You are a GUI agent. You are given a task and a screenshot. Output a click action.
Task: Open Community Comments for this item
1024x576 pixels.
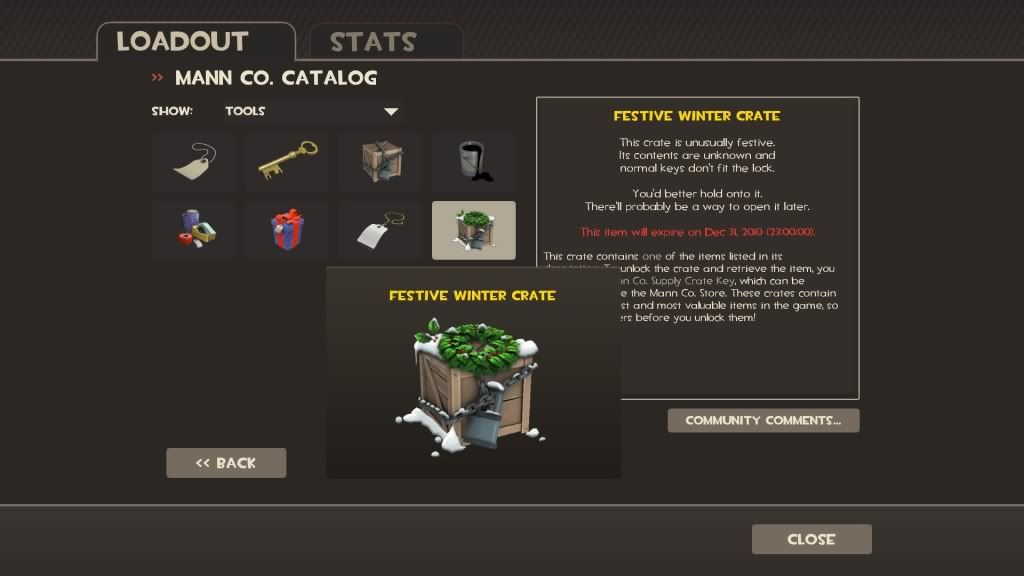[x=763, y=420]
